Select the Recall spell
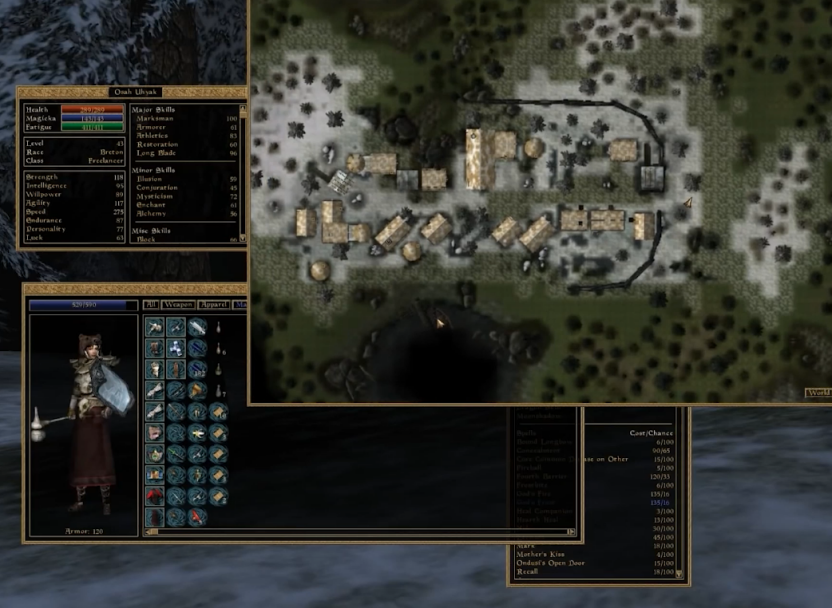The width and height of the screenshot is (832, 608). pyautogui.click(x=527, y=573)
